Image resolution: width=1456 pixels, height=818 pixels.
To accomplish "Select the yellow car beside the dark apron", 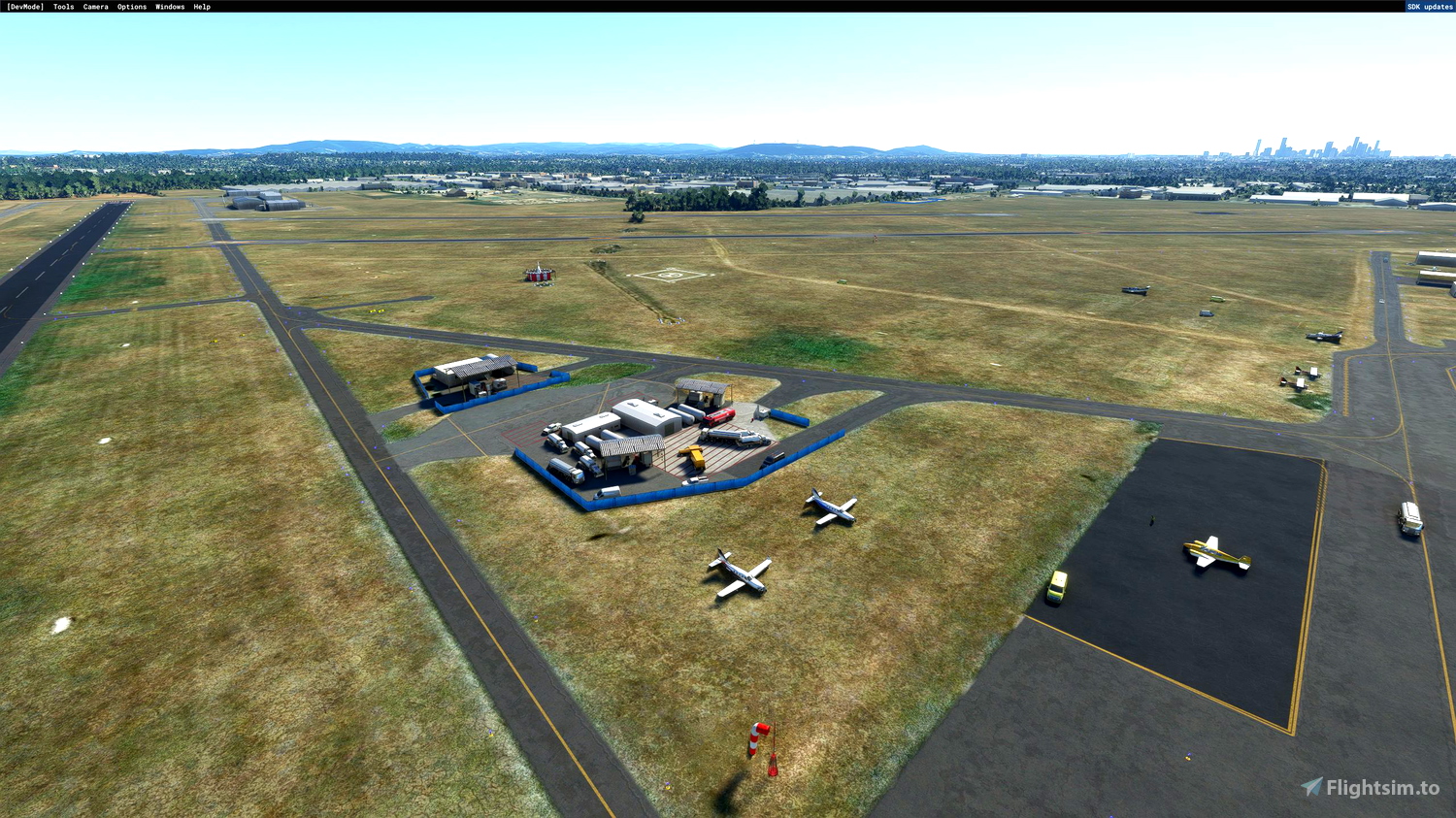I will (1056, 586).
